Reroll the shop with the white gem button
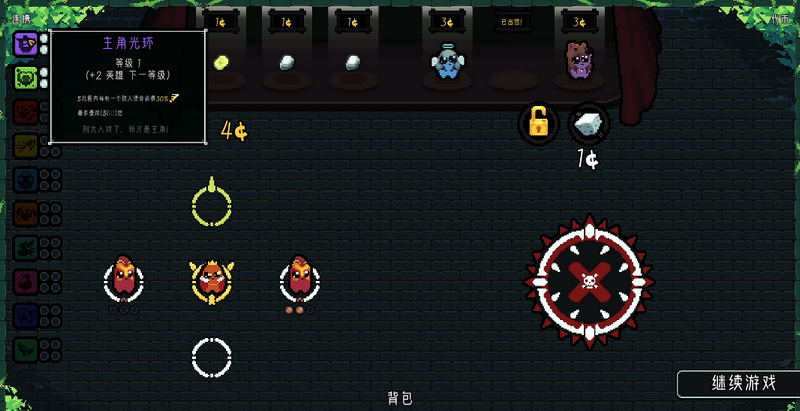This screenshot has width=800, height=411. [x=588, y=124]
